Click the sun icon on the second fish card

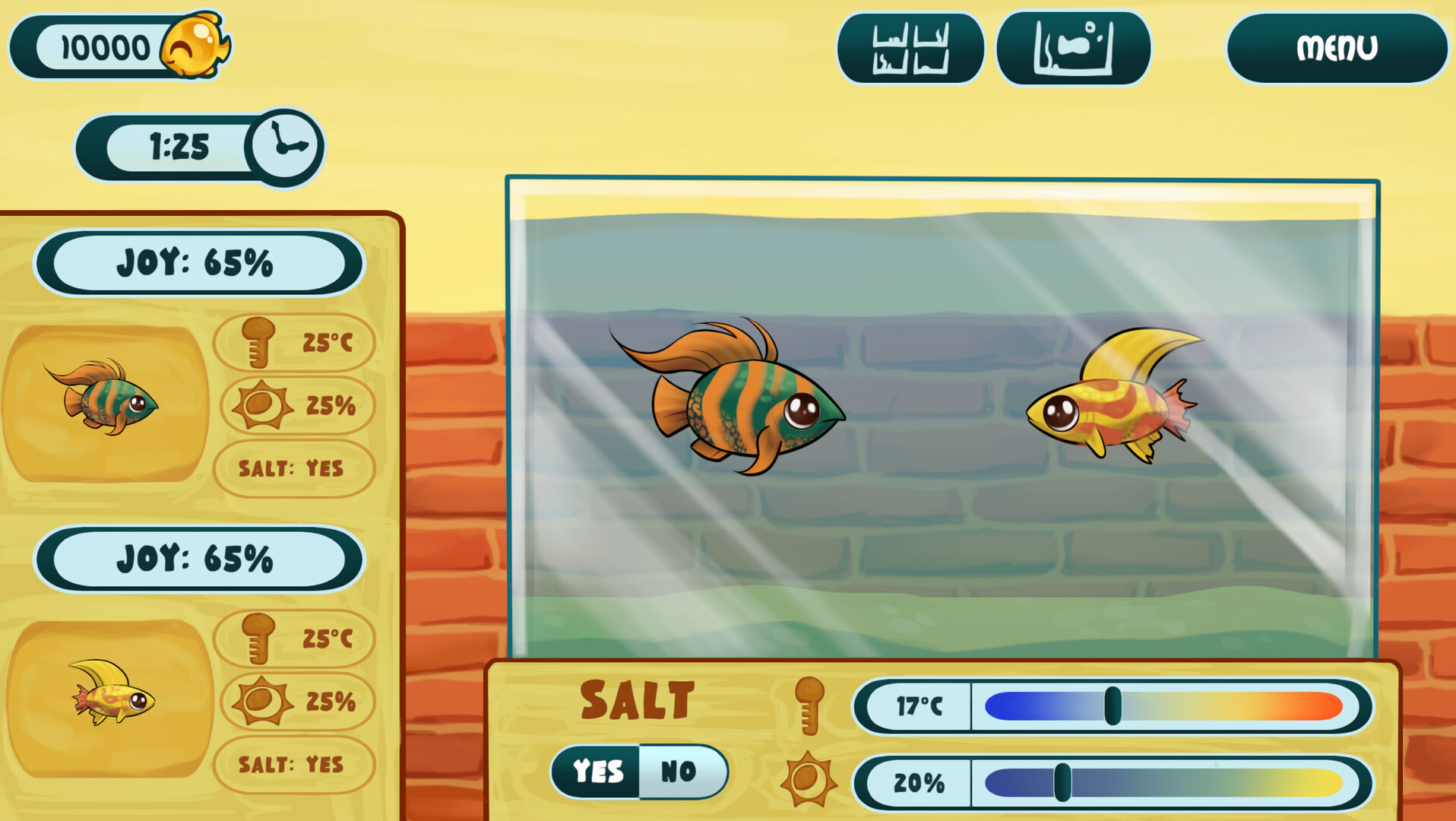coord(259,702)
